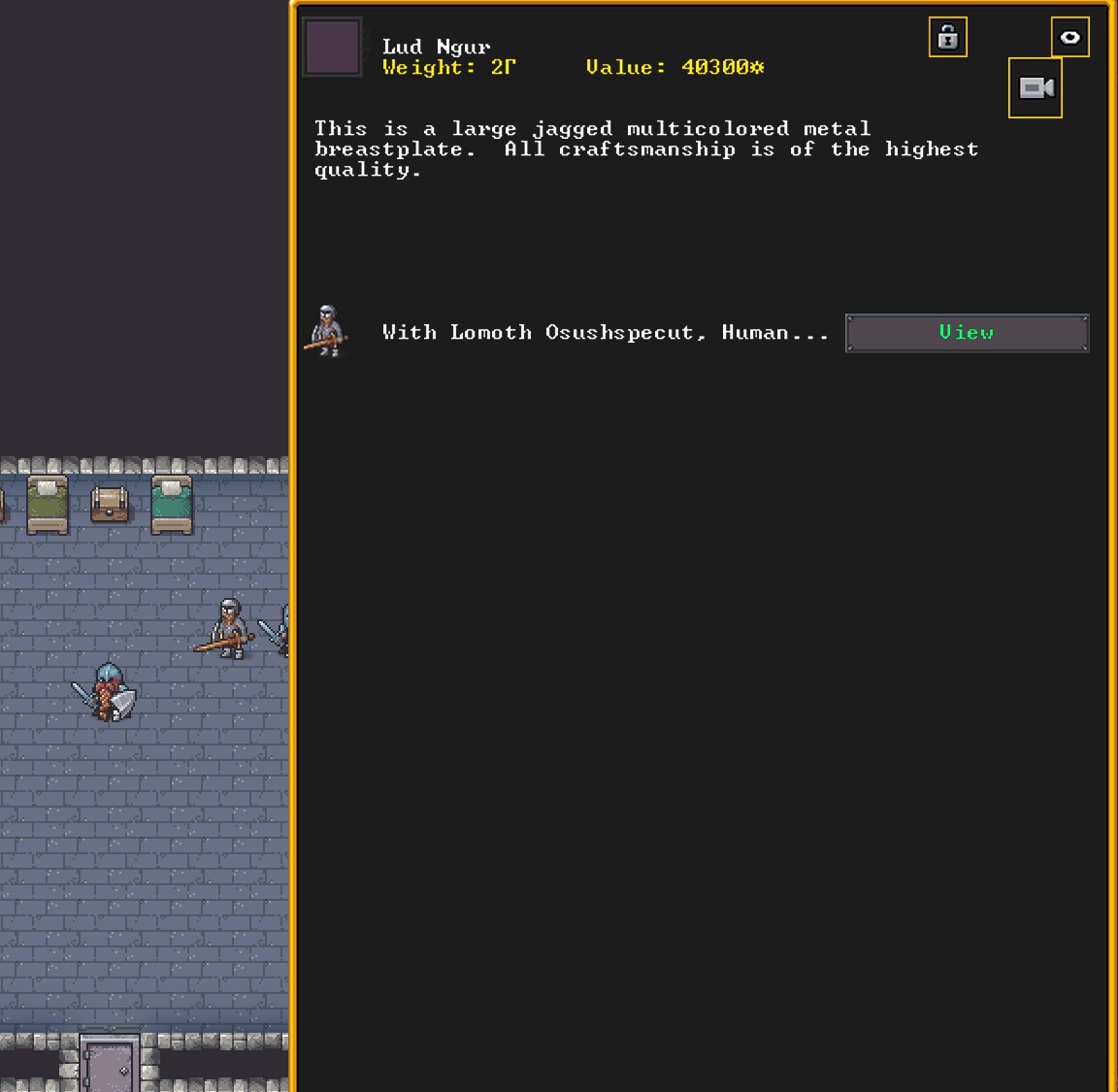Select the Lomoth Osushspecut holder portrait

tap(327, 331)
